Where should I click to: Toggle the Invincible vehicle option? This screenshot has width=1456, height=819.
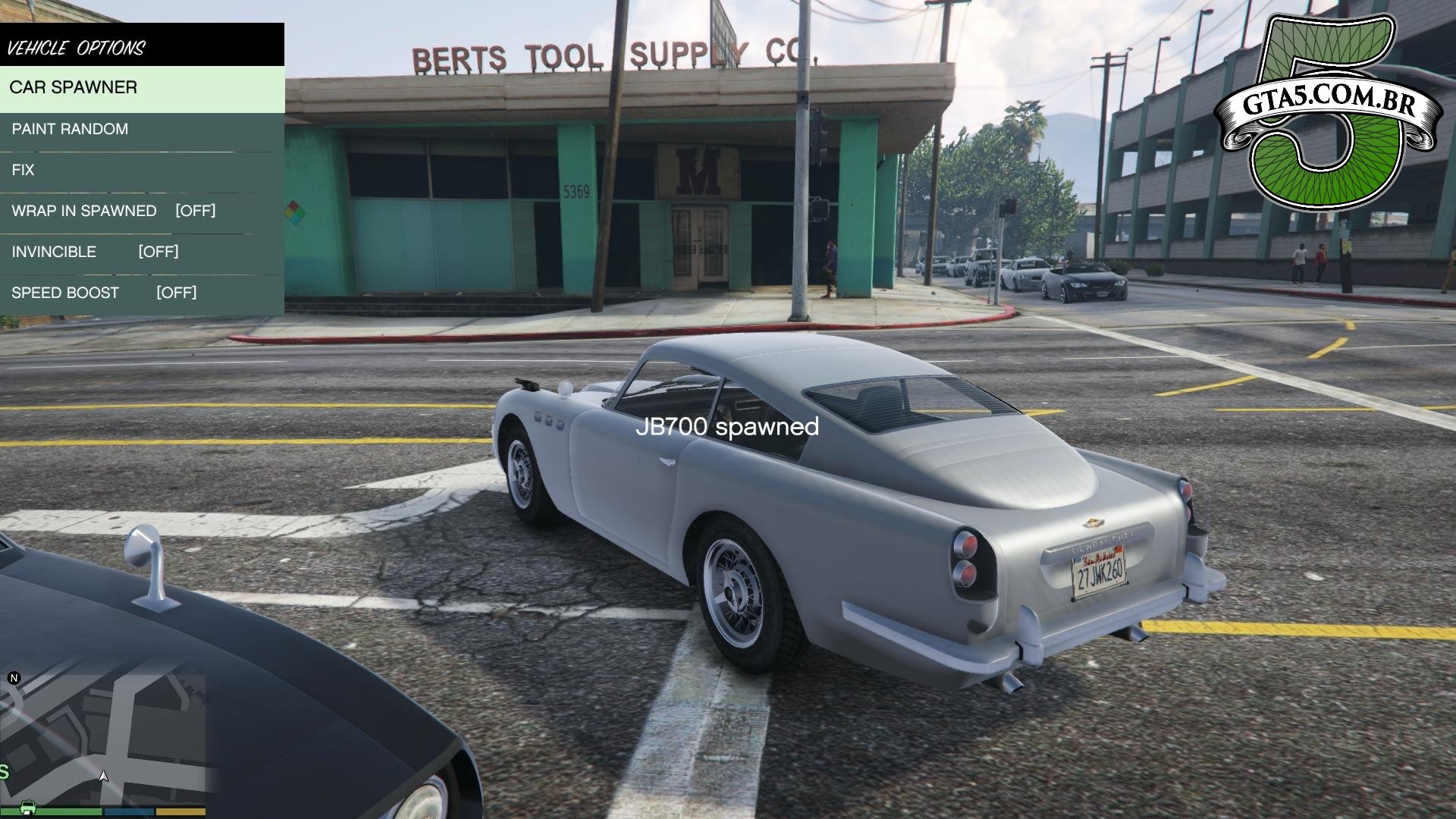coord(142,253)
